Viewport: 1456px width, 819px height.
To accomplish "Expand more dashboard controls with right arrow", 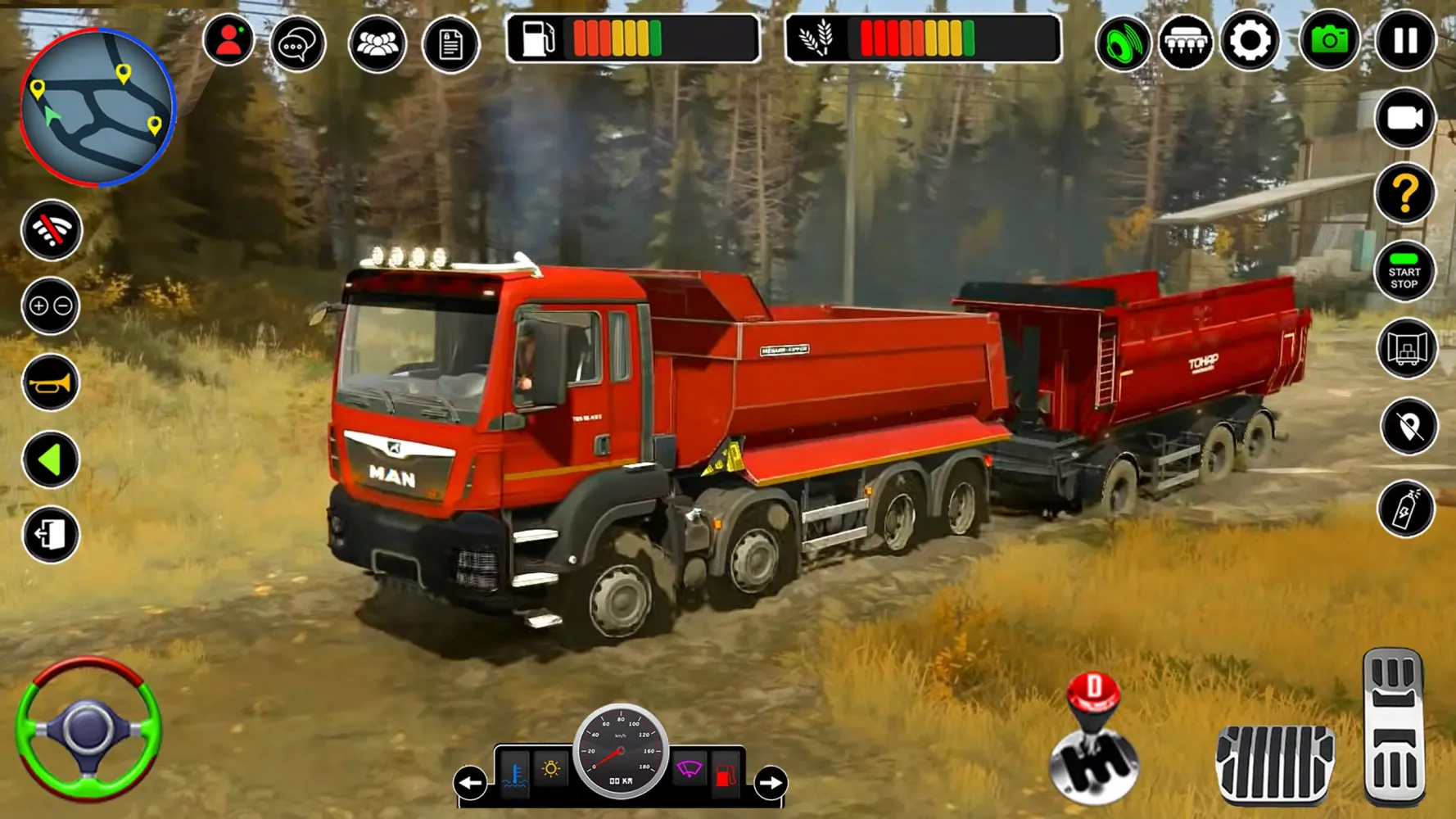I will click(768, 781).
